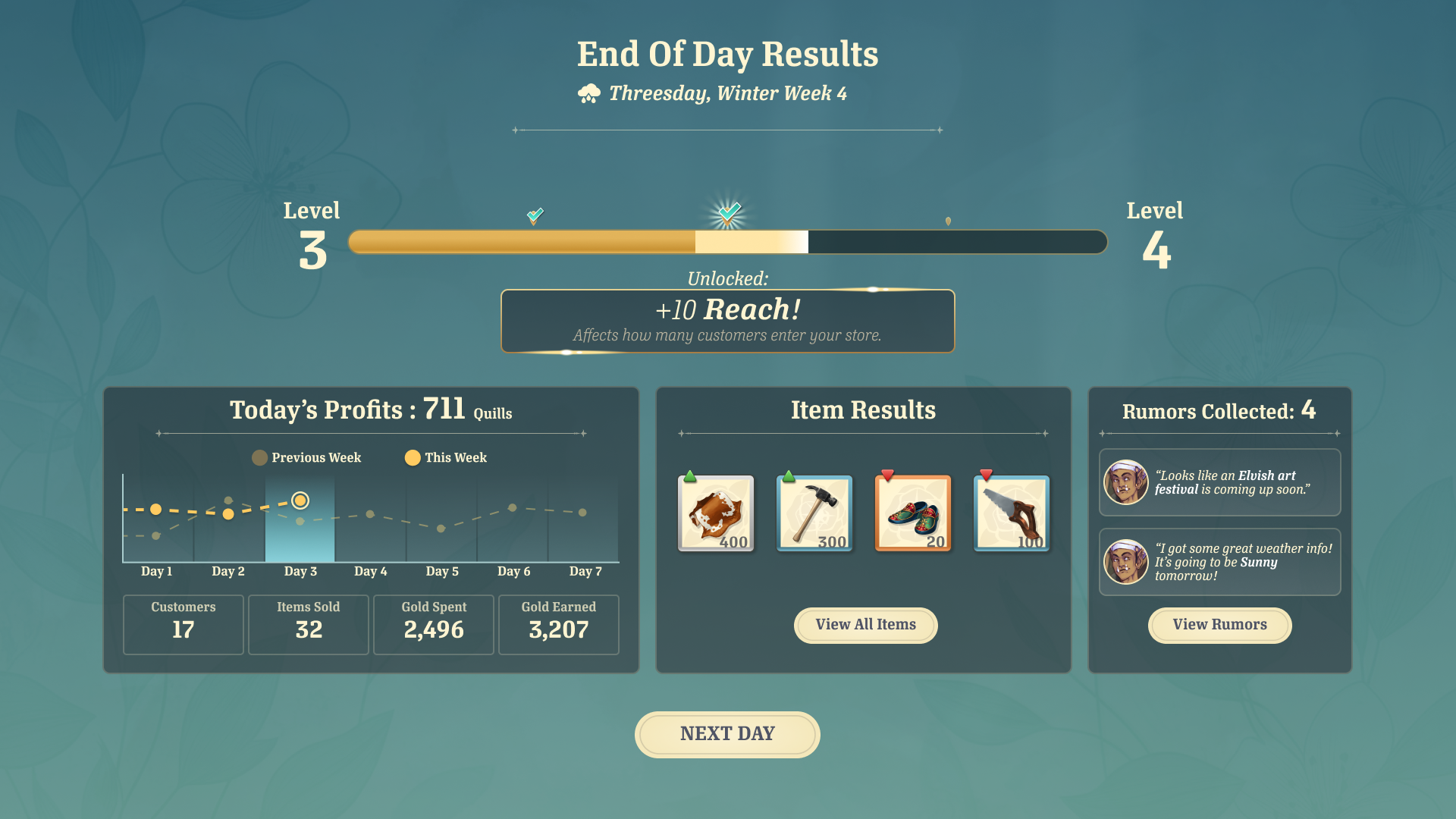Open the Sunny weather rumor
This screenshot has width=1456, height=819.
tap(1219, 562)
